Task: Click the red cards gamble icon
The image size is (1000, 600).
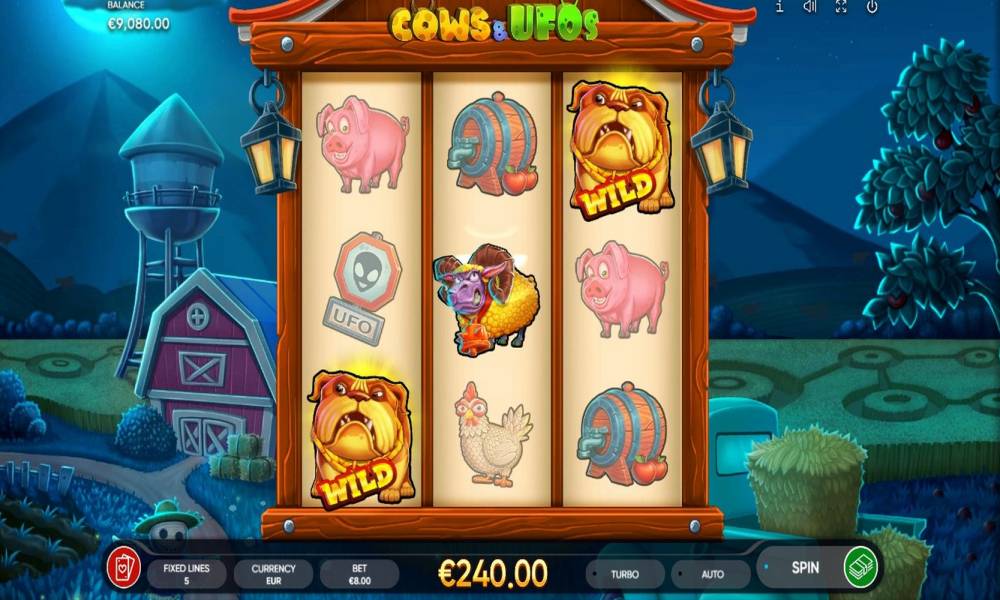Action: (x=124, y=568)
